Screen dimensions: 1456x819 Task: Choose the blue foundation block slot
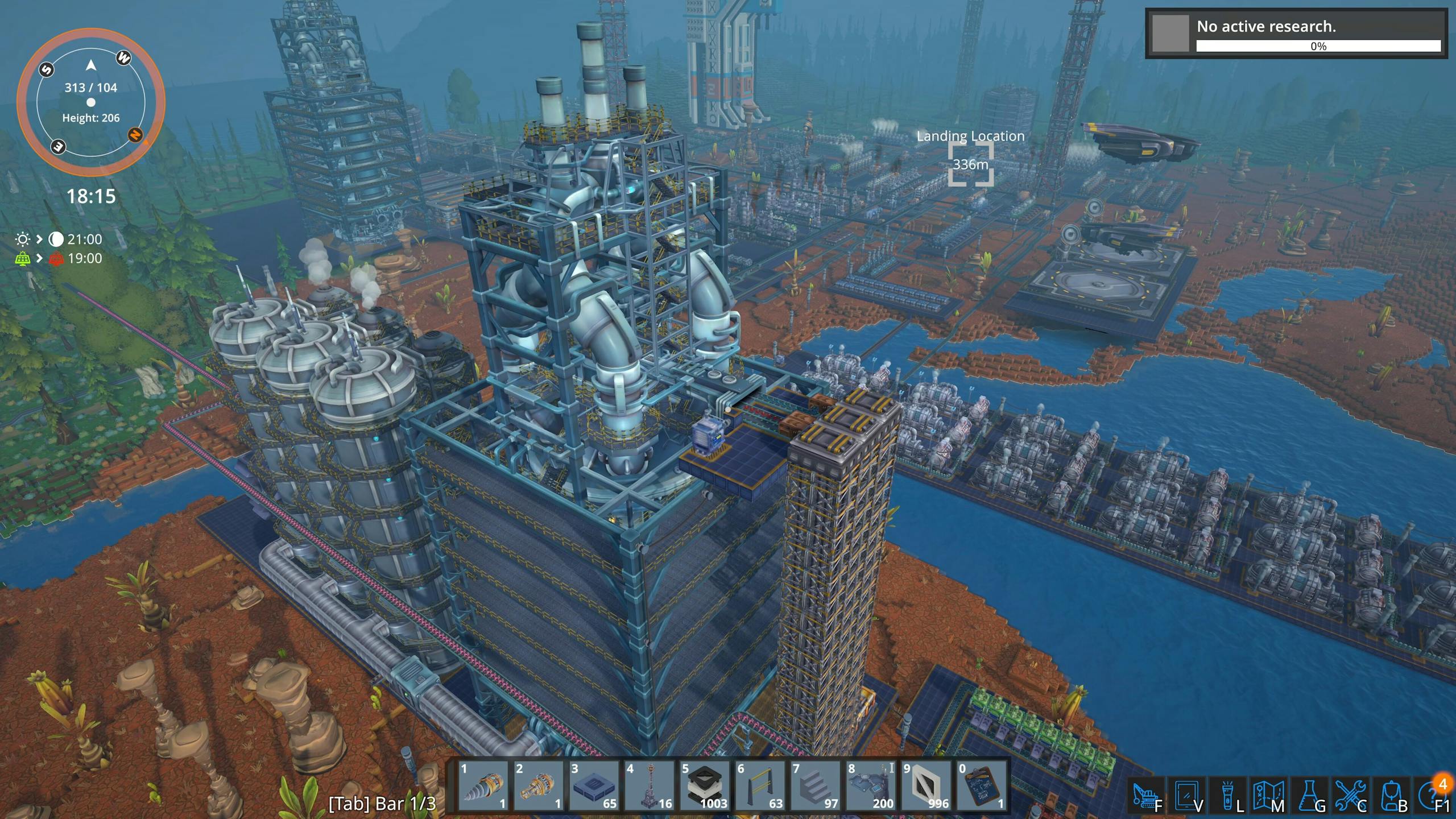click(x=594, y=786)
